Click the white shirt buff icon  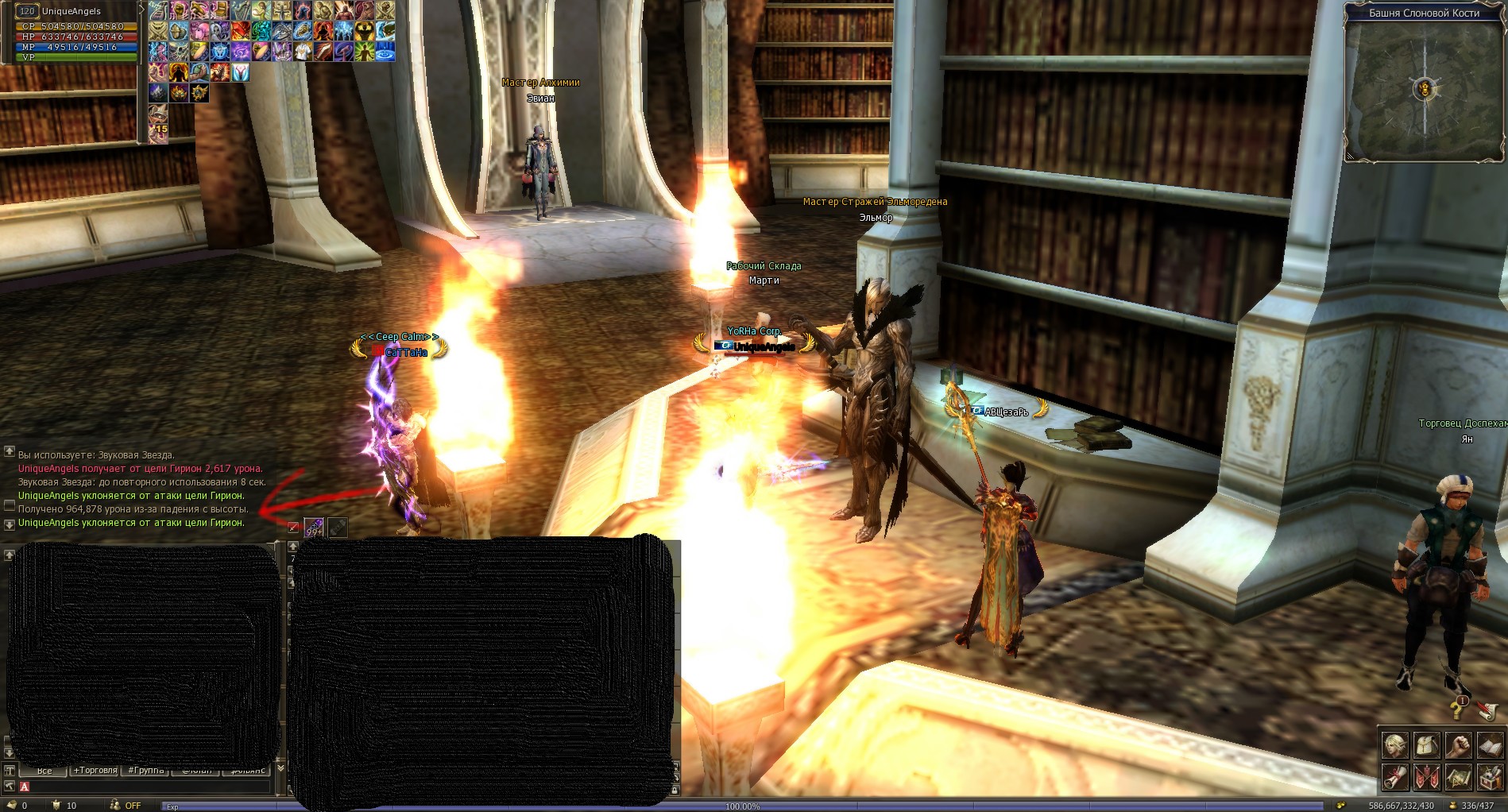[302, 52]
